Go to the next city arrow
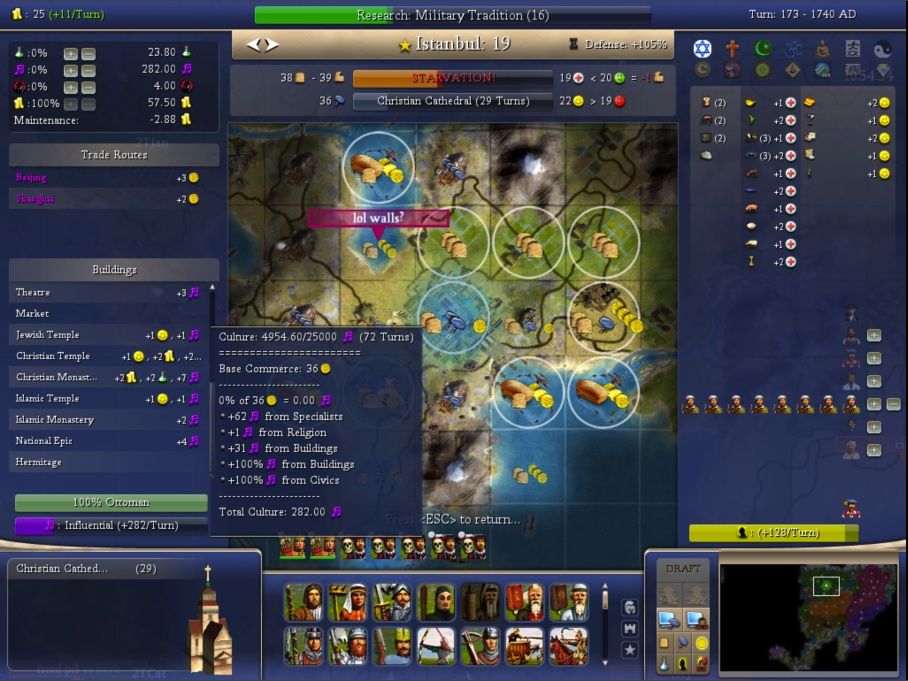908x681 pixels. 272,45
